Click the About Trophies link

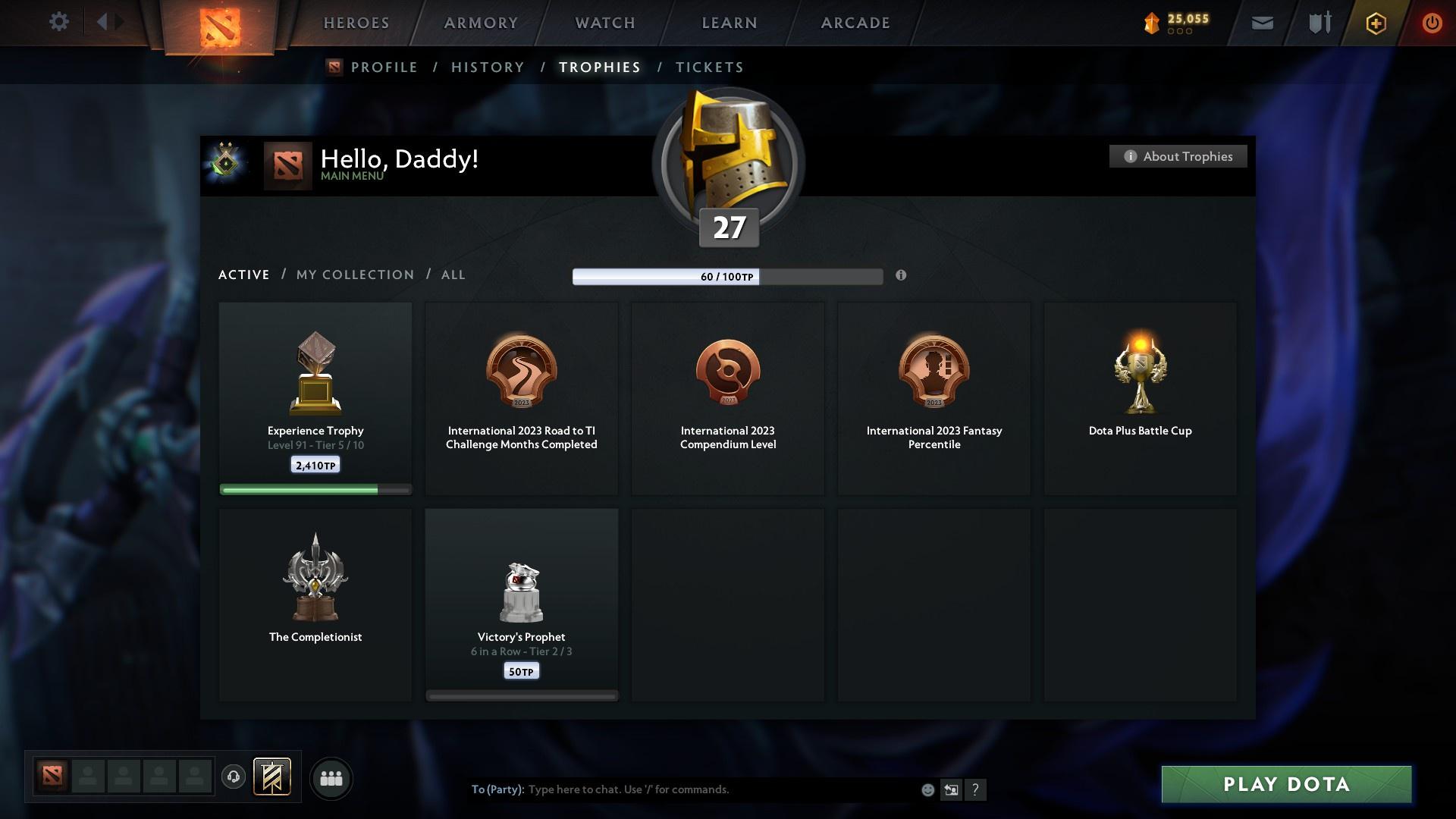point(1178,156)
